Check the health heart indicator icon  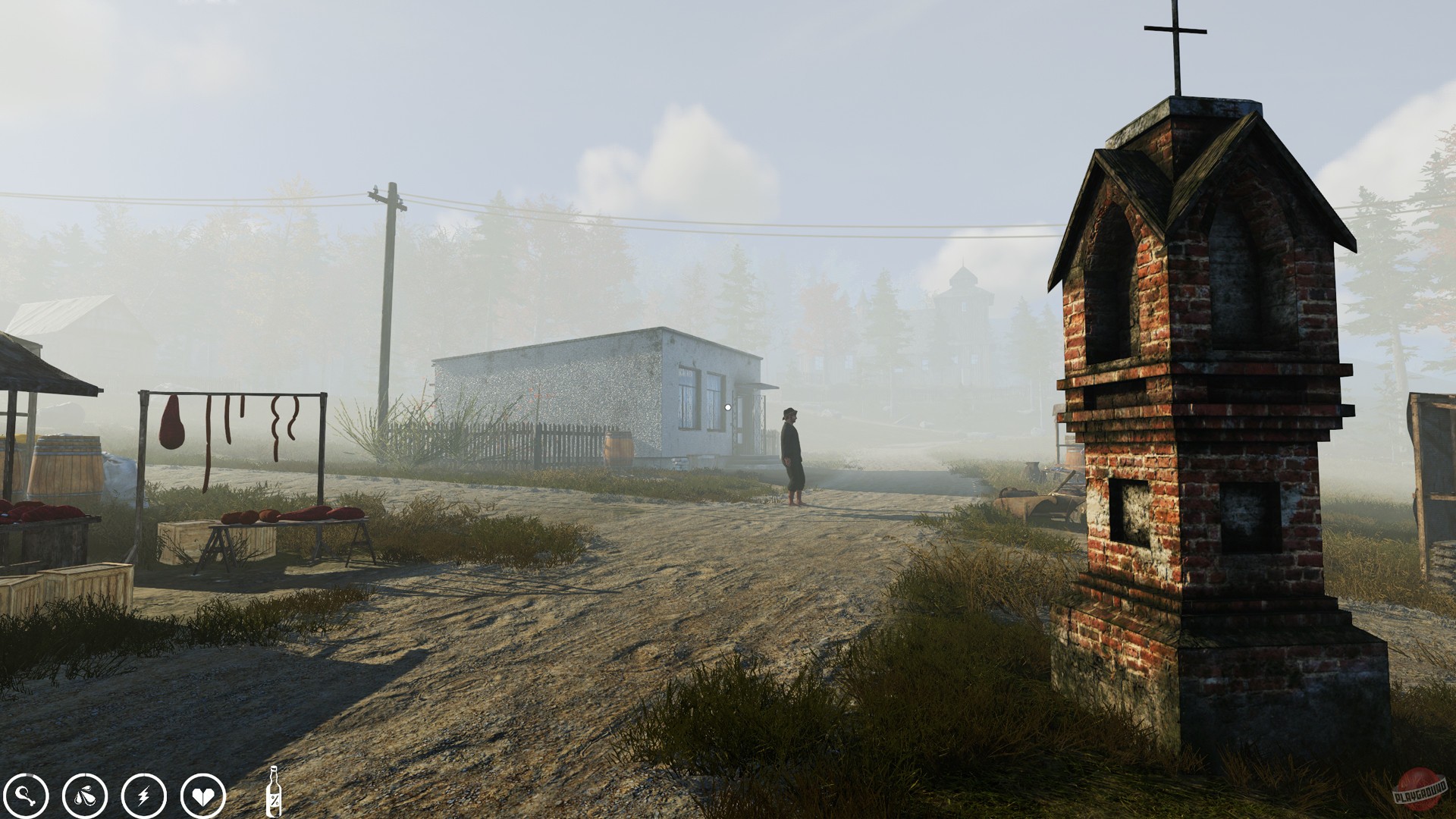point(202,796)
